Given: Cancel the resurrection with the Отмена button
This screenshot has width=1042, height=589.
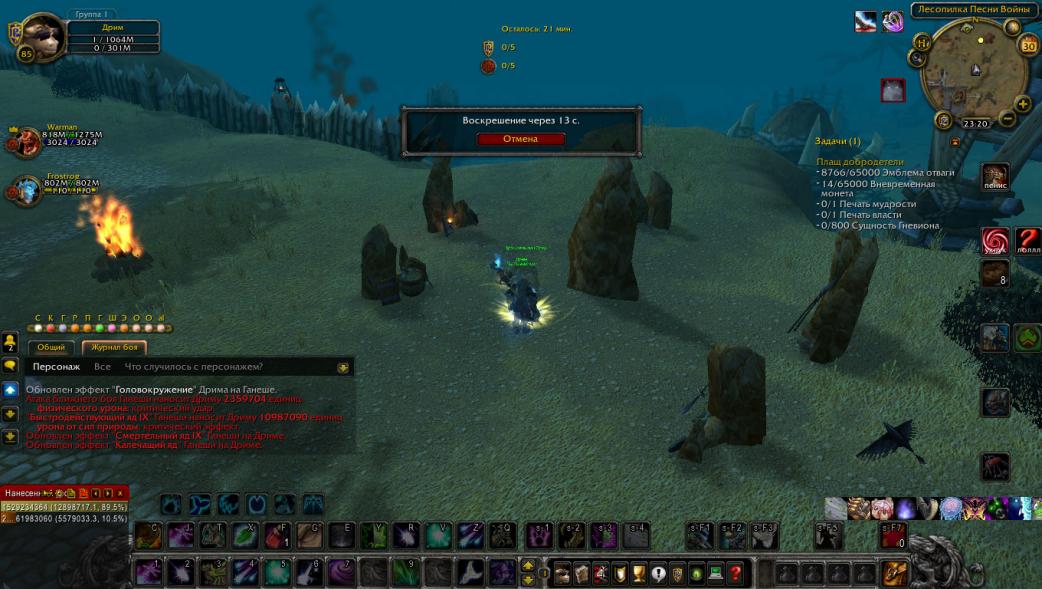Looking at the screenshot, I should 520,139.
